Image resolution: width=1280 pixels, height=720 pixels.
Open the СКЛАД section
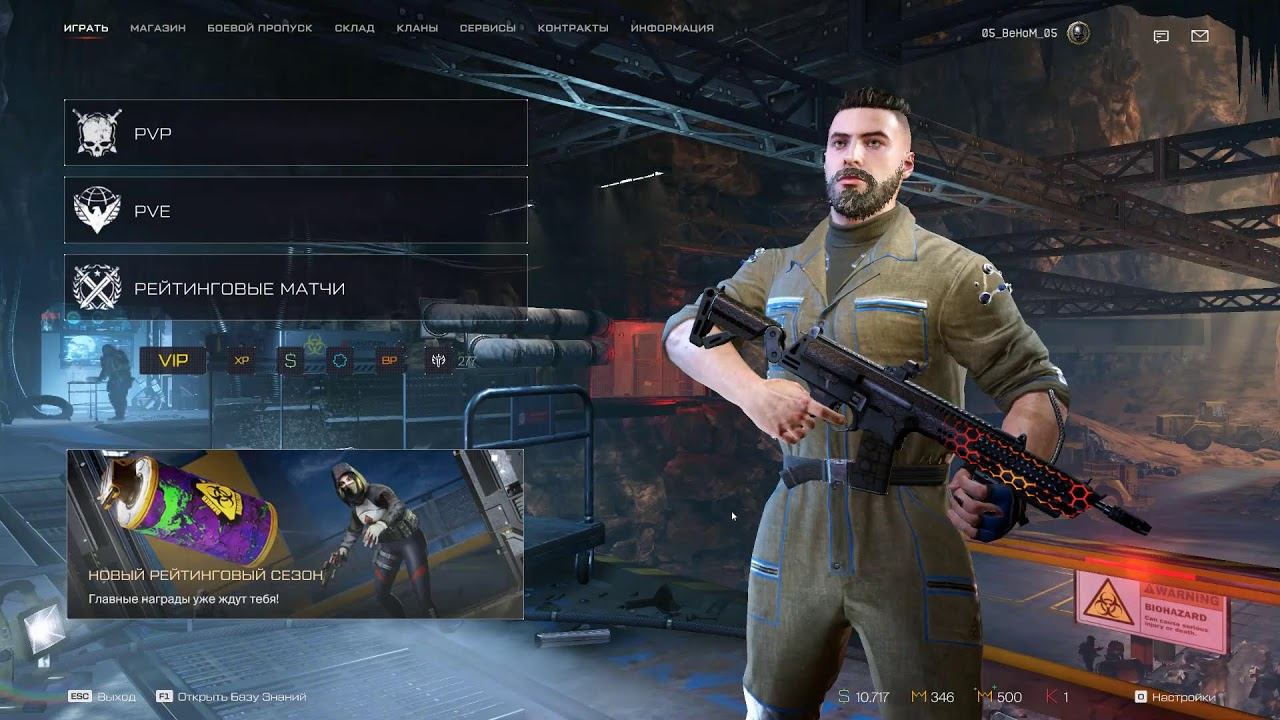tap(356, 28)
